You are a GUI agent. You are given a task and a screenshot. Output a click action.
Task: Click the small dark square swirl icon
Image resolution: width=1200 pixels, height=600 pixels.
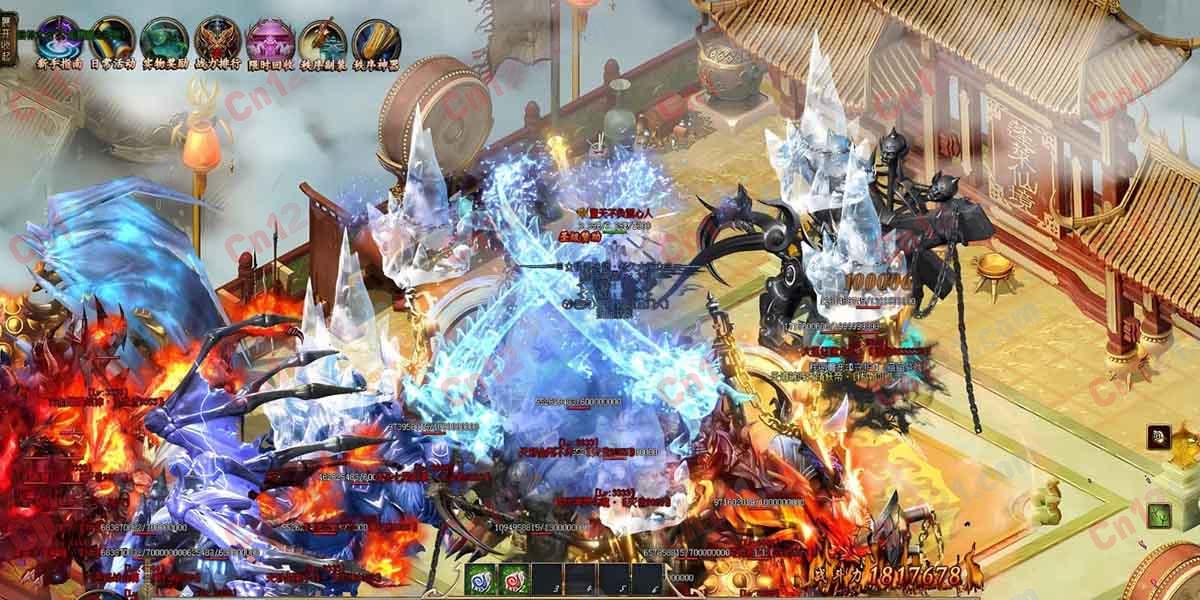click(x=1158, y=435)
